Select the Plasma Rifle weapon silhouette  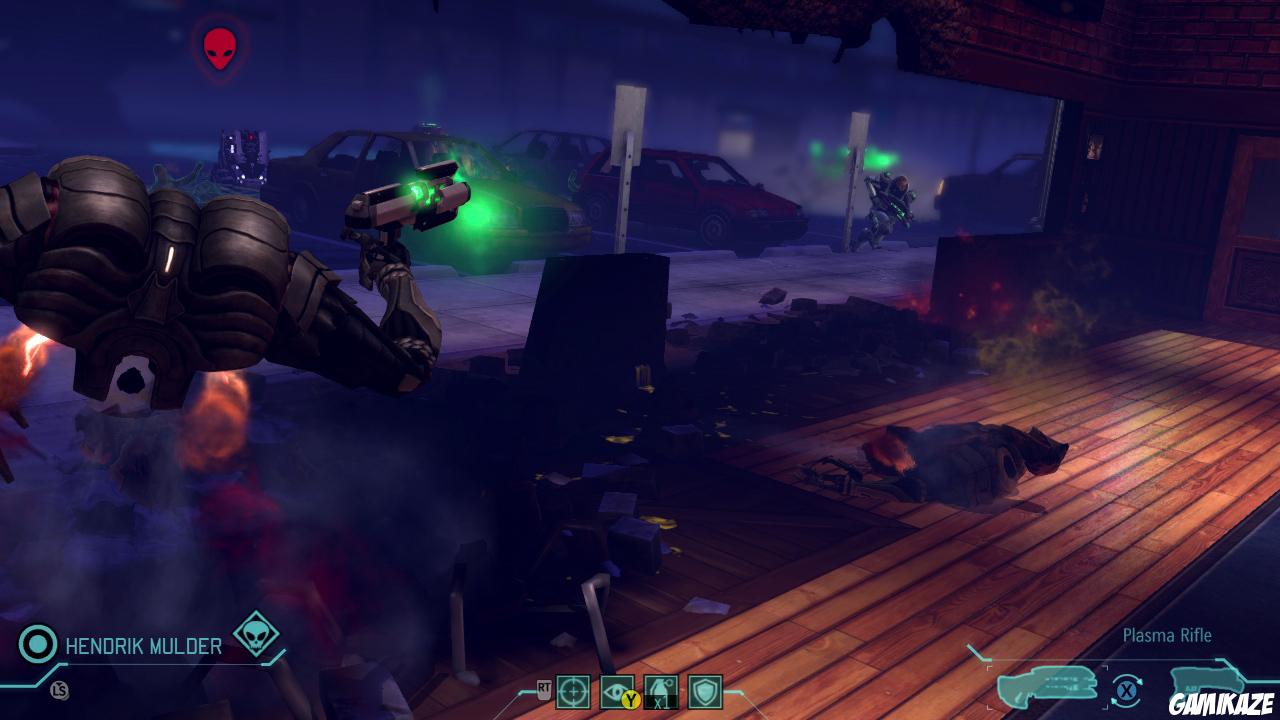[x=1048, y=684]
